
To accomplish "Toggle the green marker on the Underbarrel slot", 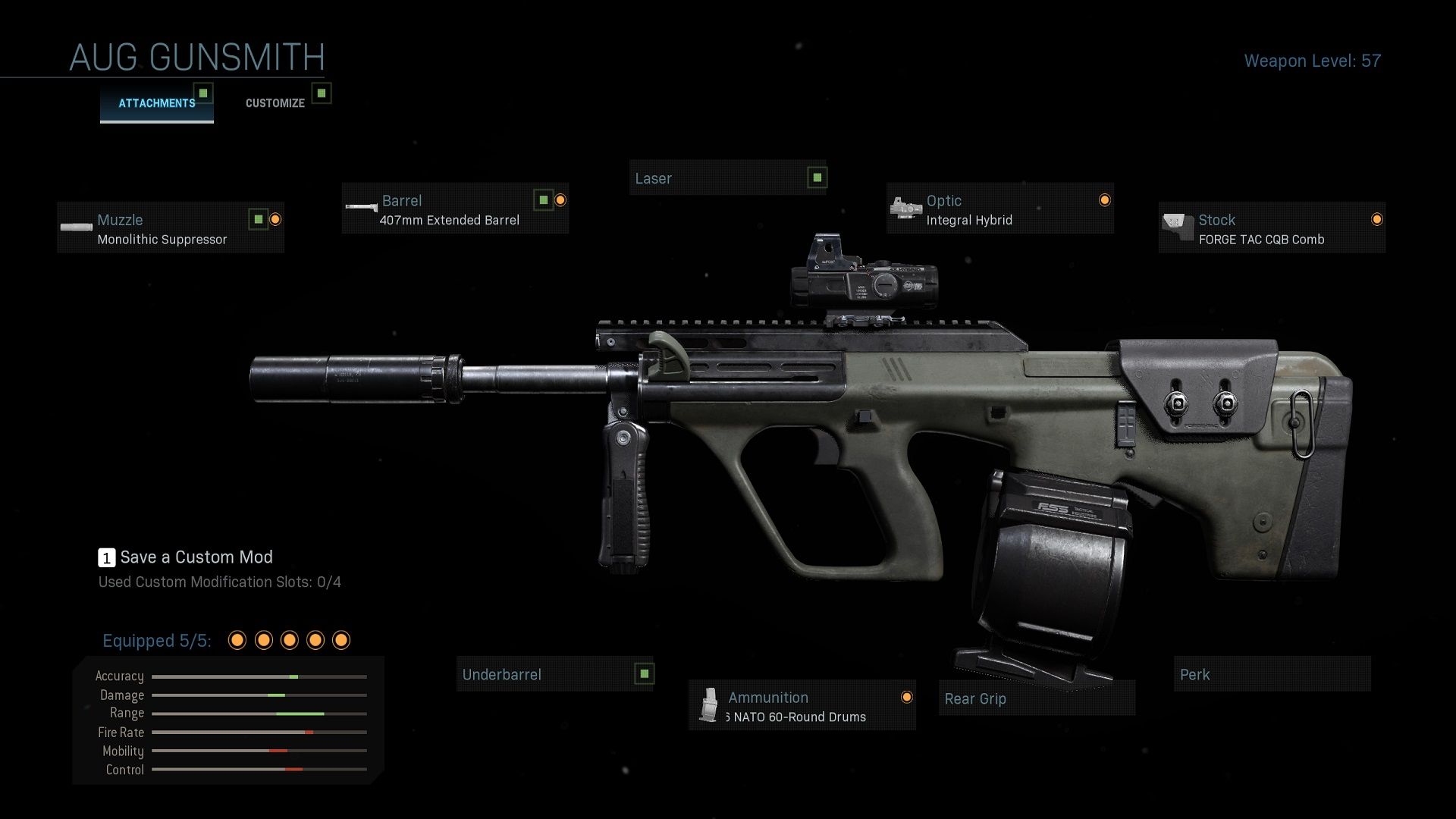I will 644,673.
